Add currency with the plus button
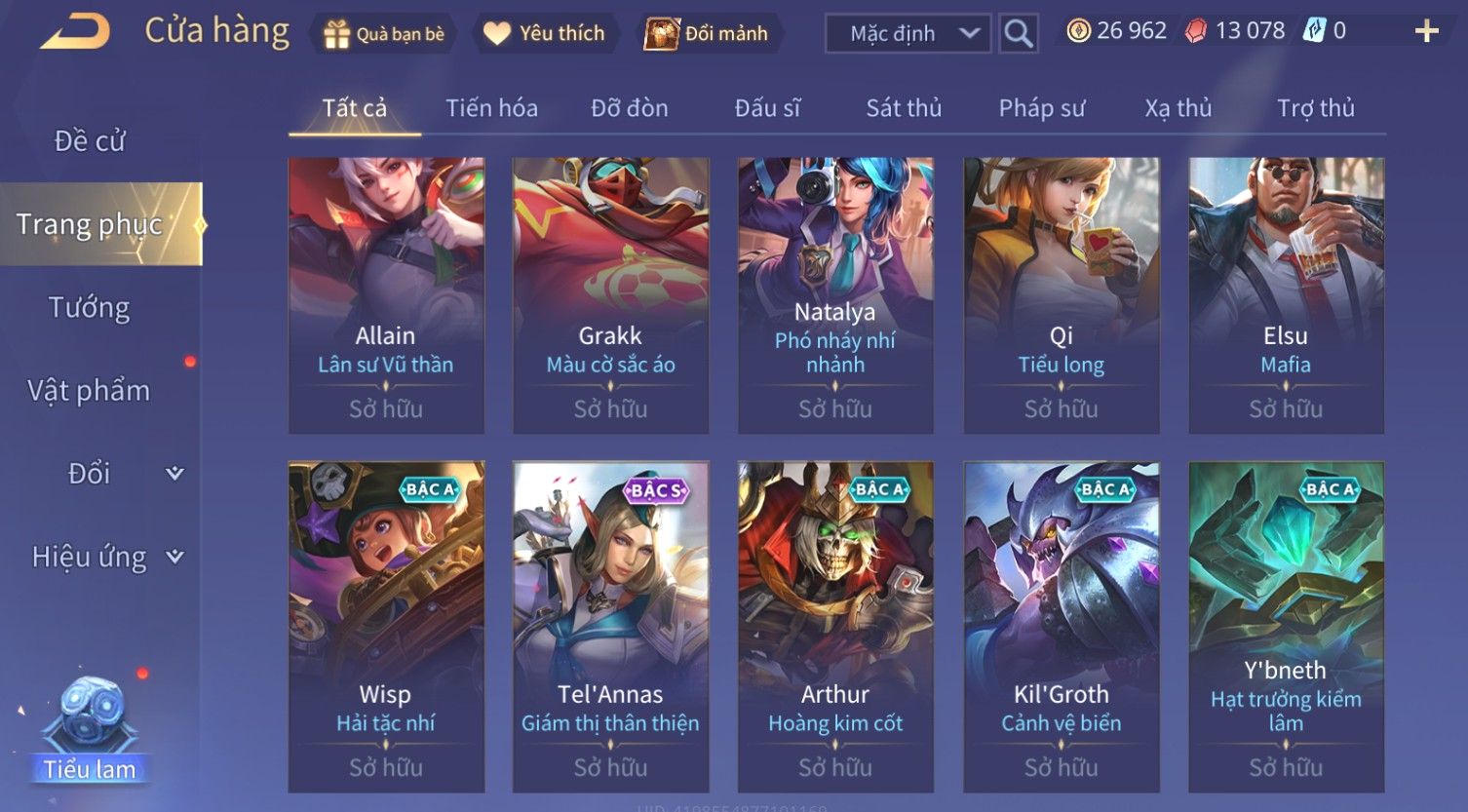1468x812 pixels. click(x=1426, y=32)
